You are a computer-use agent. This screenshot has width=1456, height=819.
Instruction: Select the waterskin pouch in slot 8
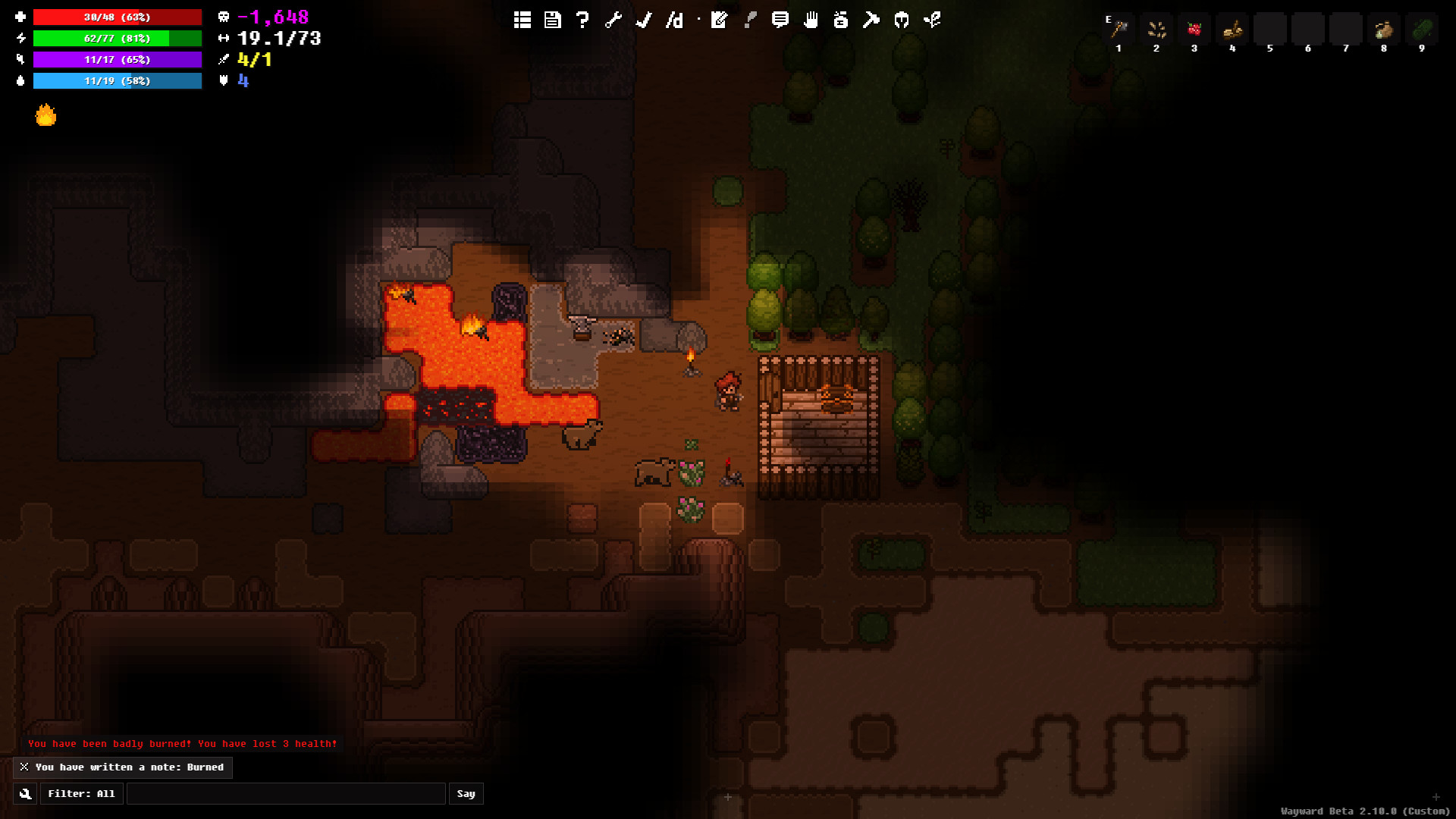[1384, 30]
